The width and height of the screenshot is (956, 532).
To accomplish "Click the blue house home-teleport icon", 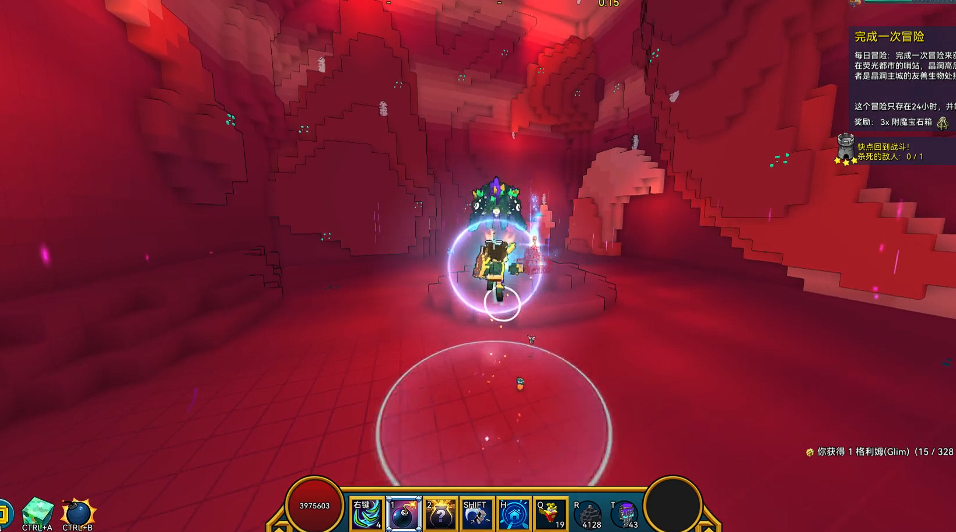I will click(514, 513).
